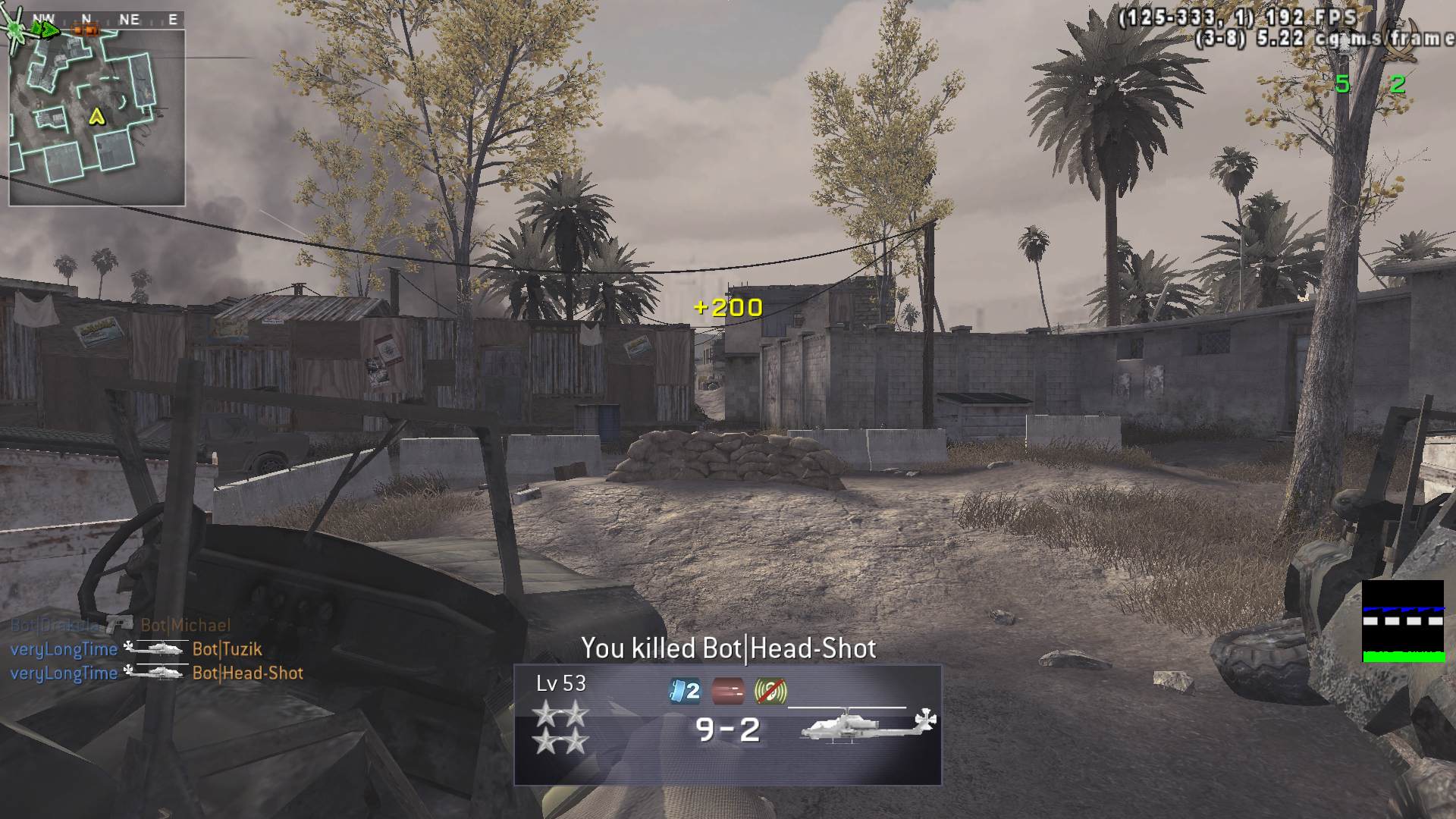Image resolution: width=1456 pixels, height=819 pixels.
Task: Click the Bot|Tuzik kill feed entry
Action: (227, 649)
